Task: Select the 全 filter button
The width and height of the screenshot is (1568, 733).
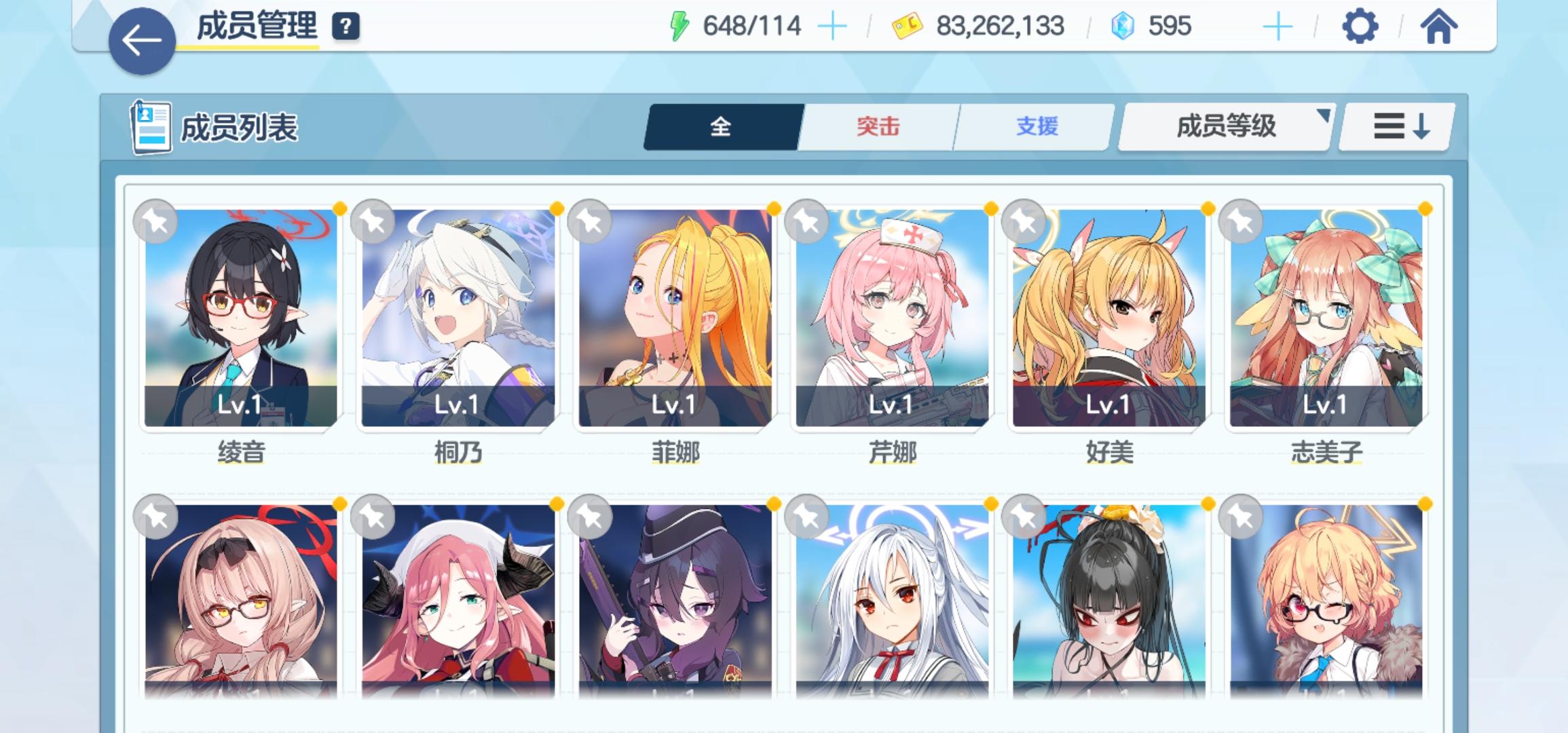Action: 722,126
